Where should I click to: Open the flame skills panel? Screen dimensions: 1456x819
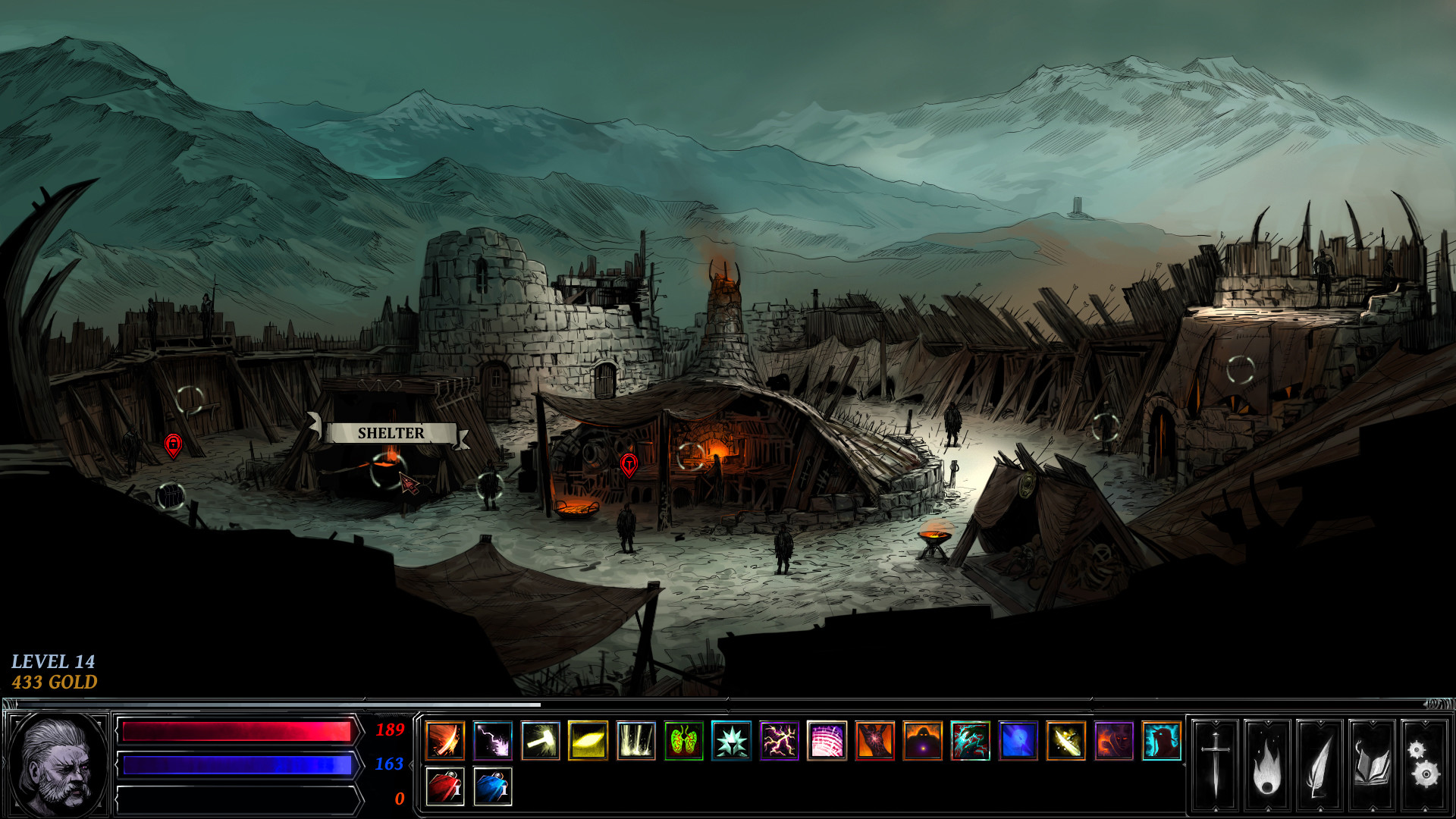1267,766
